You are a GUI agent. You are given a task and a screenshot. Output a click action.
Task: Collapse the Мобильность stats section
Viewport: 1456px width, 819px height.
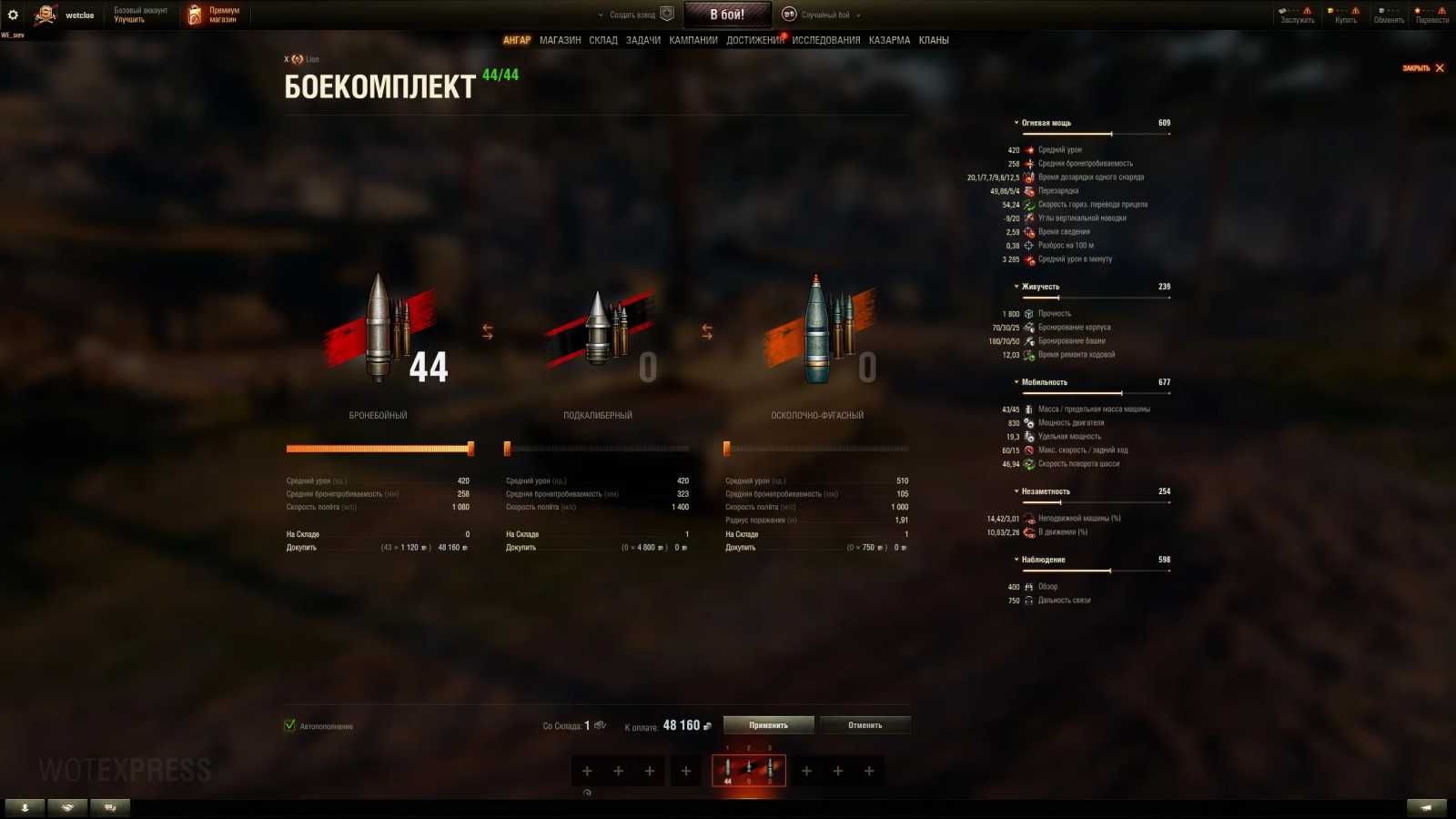(x=1016, y=381)
